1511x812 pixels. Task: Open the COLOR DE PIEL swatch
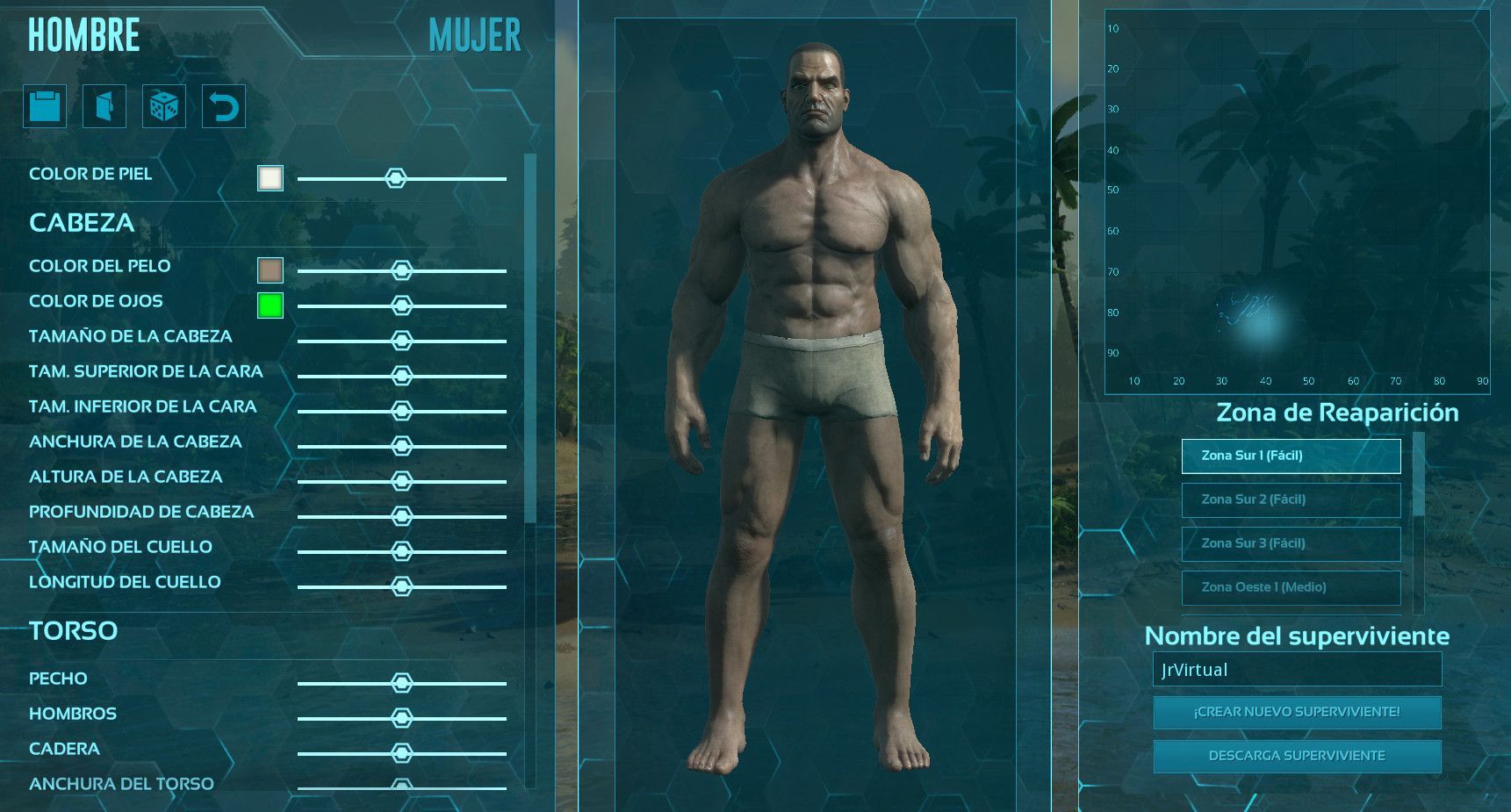(270, 177)
